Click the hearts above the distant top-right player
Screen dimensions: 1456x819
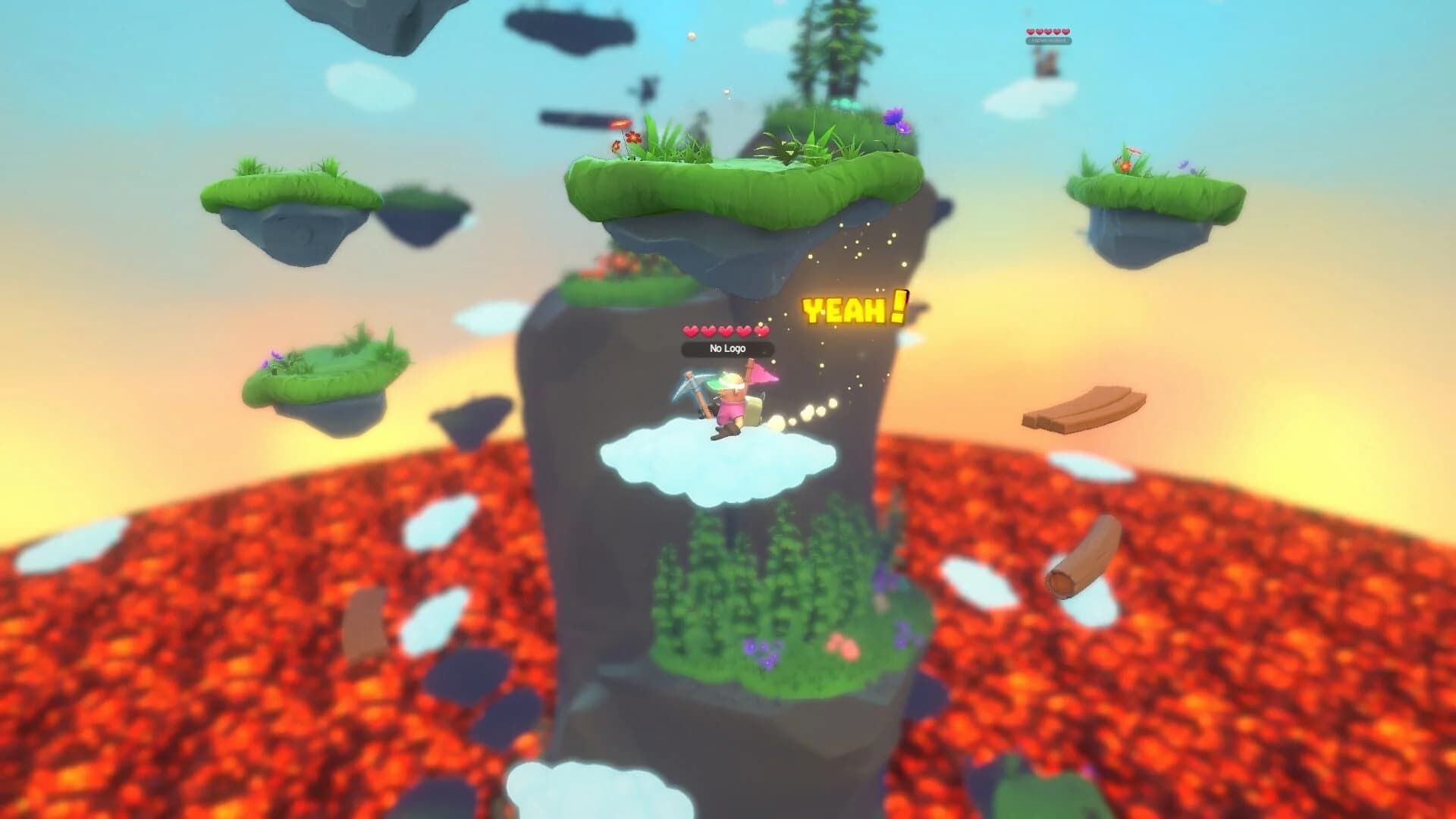(1049, 32)
